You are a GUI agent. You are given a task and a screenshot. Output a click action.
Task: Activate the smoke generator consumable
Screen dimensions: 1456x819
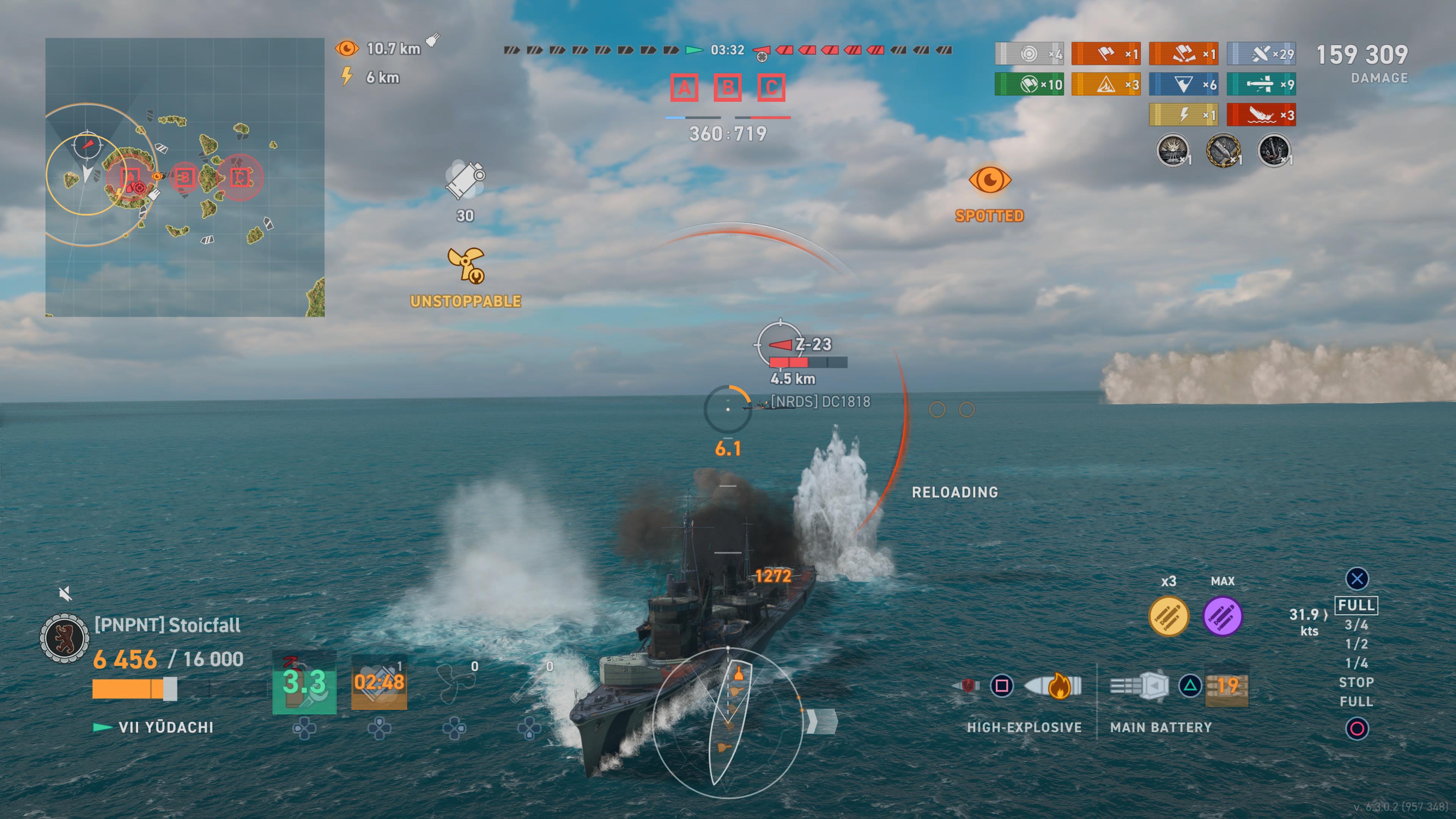click(379, 682)
